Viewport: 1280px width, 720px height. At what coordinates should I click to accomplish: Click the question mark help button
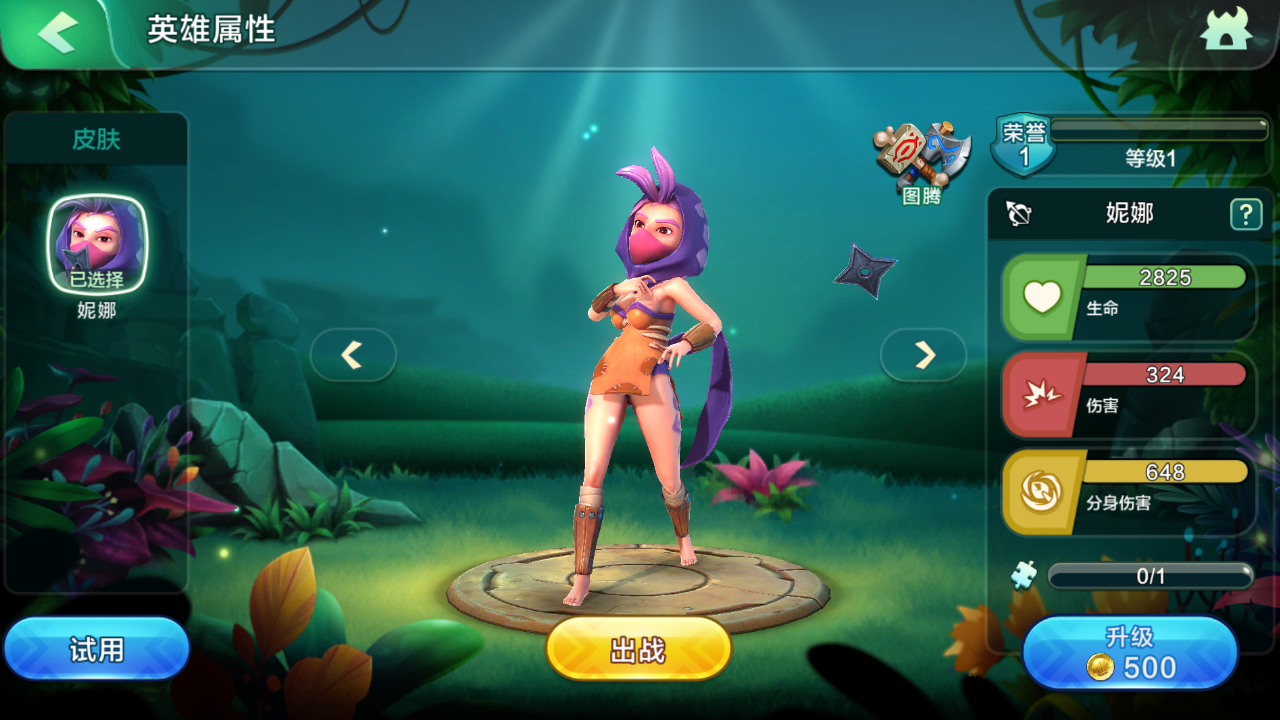click(1245, 213)
